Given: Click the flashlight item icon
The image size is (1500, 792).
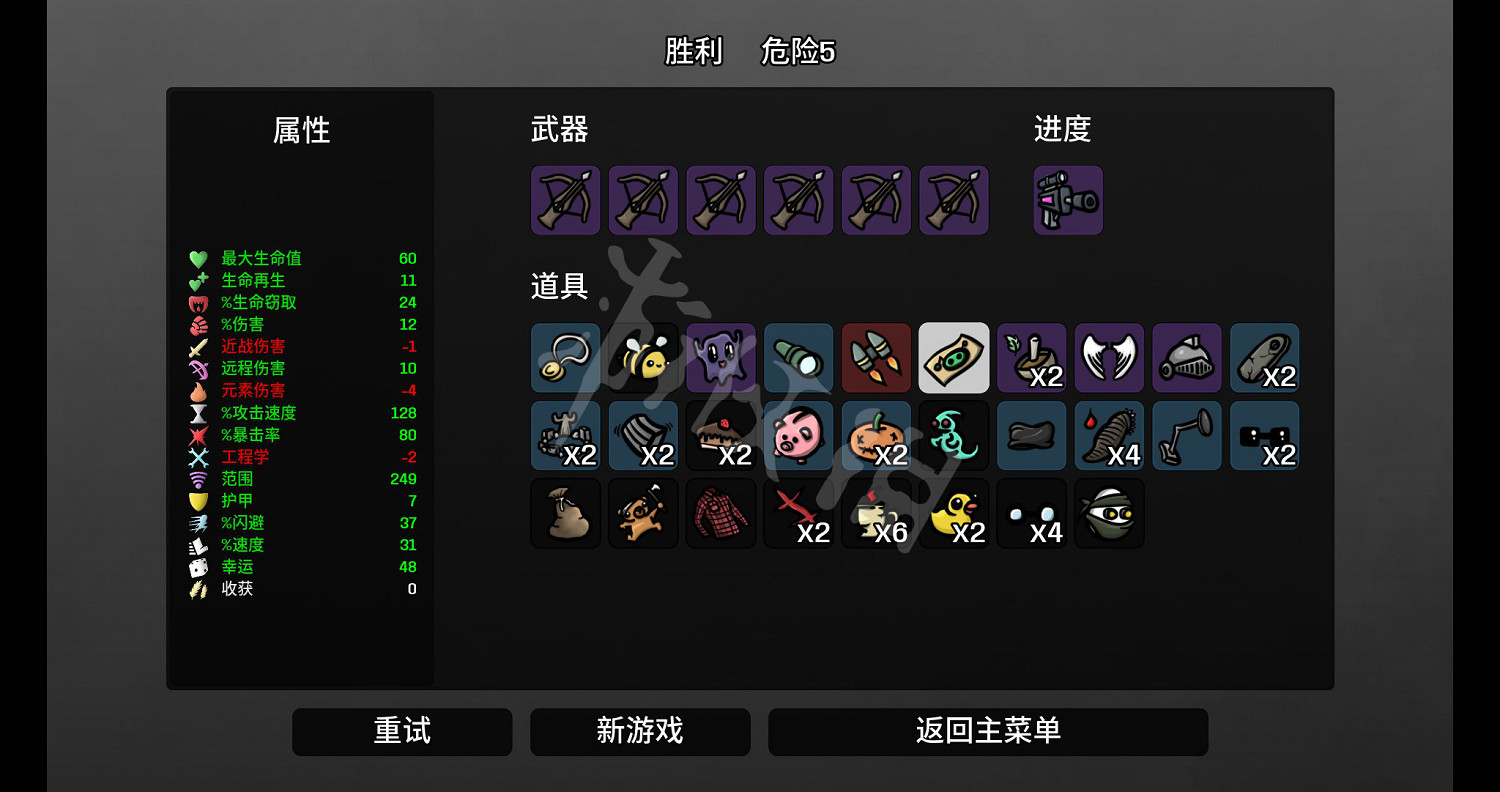Looking at the screenshot, I should coord(798,357).
